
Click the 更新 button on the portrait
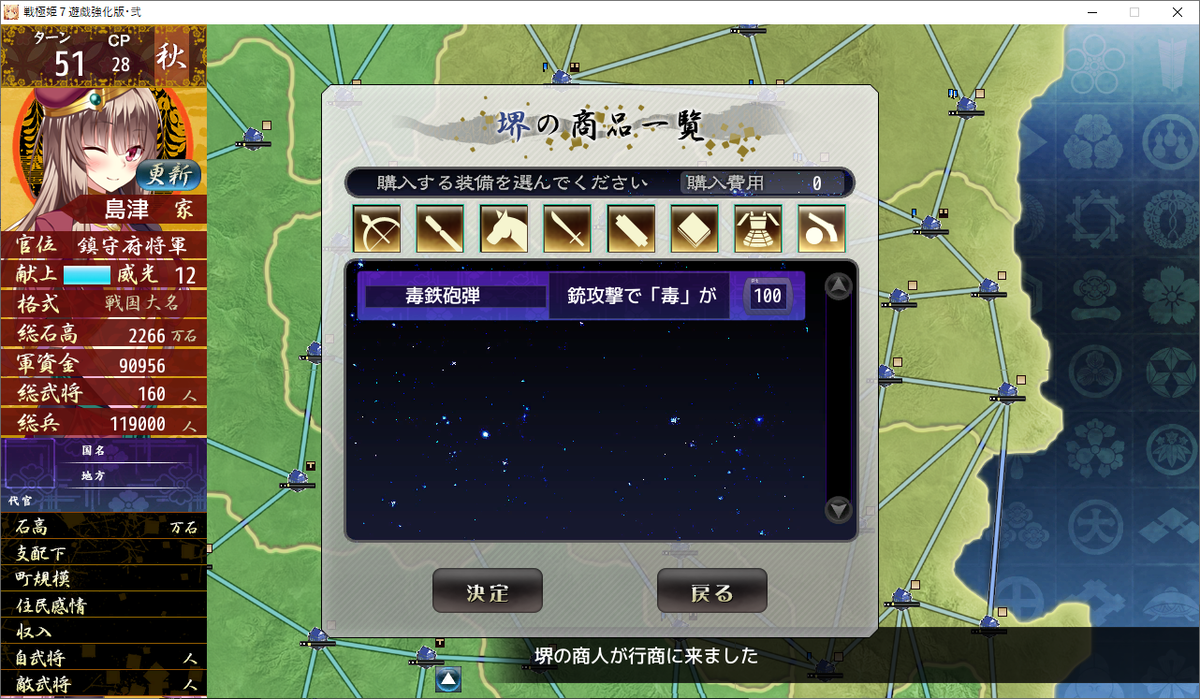[x=169, y=174]
